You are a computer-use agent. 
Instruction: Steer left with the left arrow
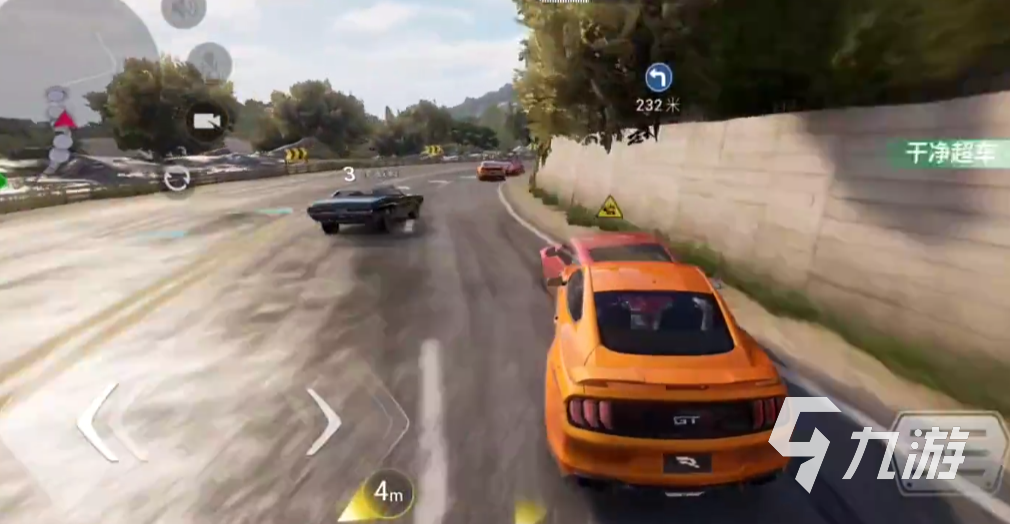[98, 422]
